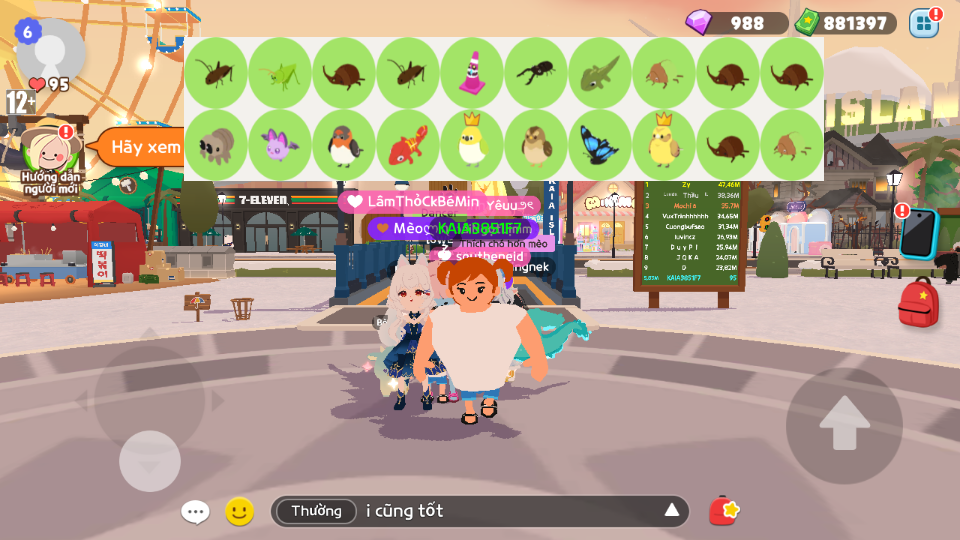This screenshot has height=540, width=960.
Task: Select the robin bird slot
Action: click(344, 145)
